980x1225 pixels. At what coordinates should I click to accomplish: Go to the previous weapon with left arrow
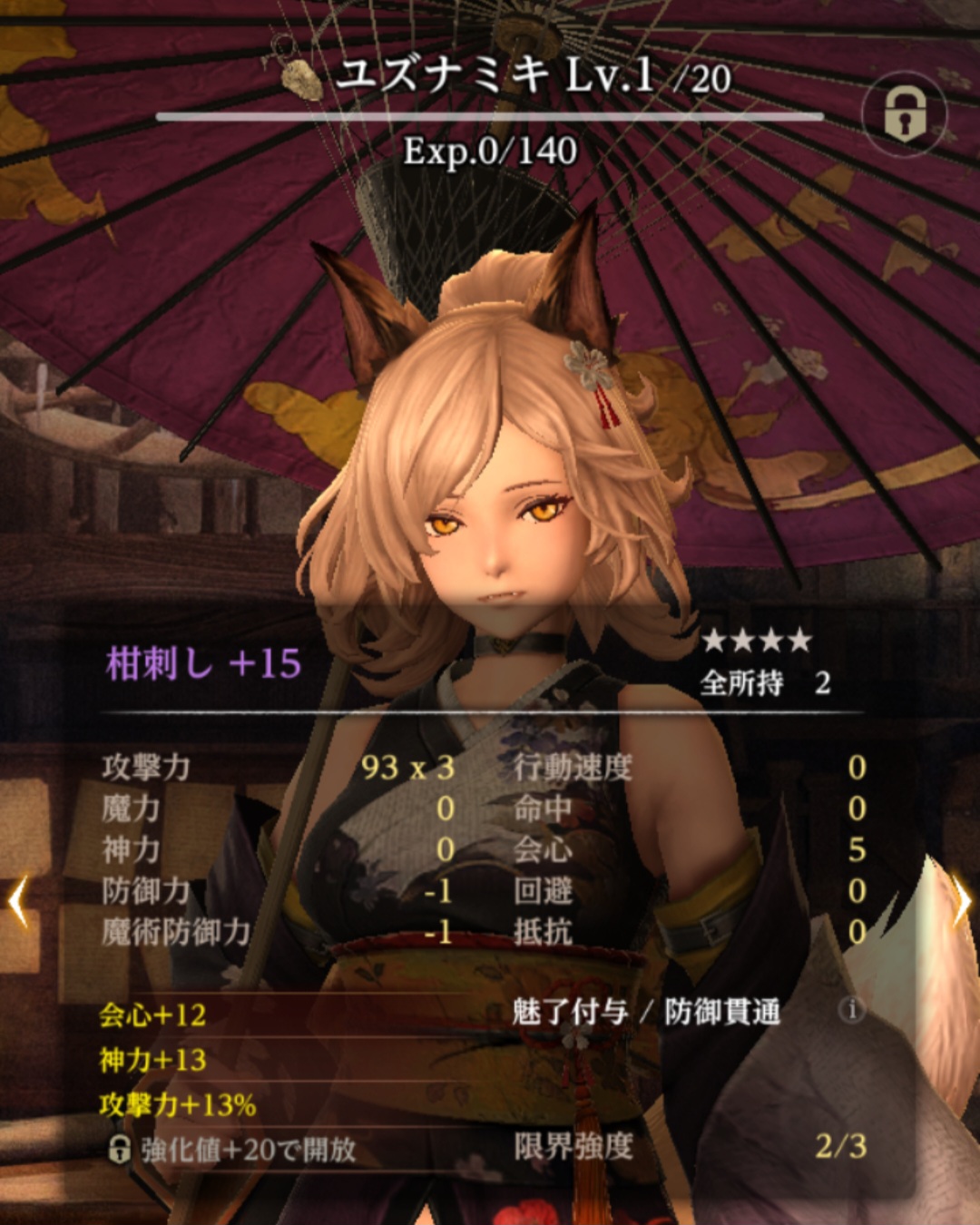pyautogui.click(x=18, y=901)
